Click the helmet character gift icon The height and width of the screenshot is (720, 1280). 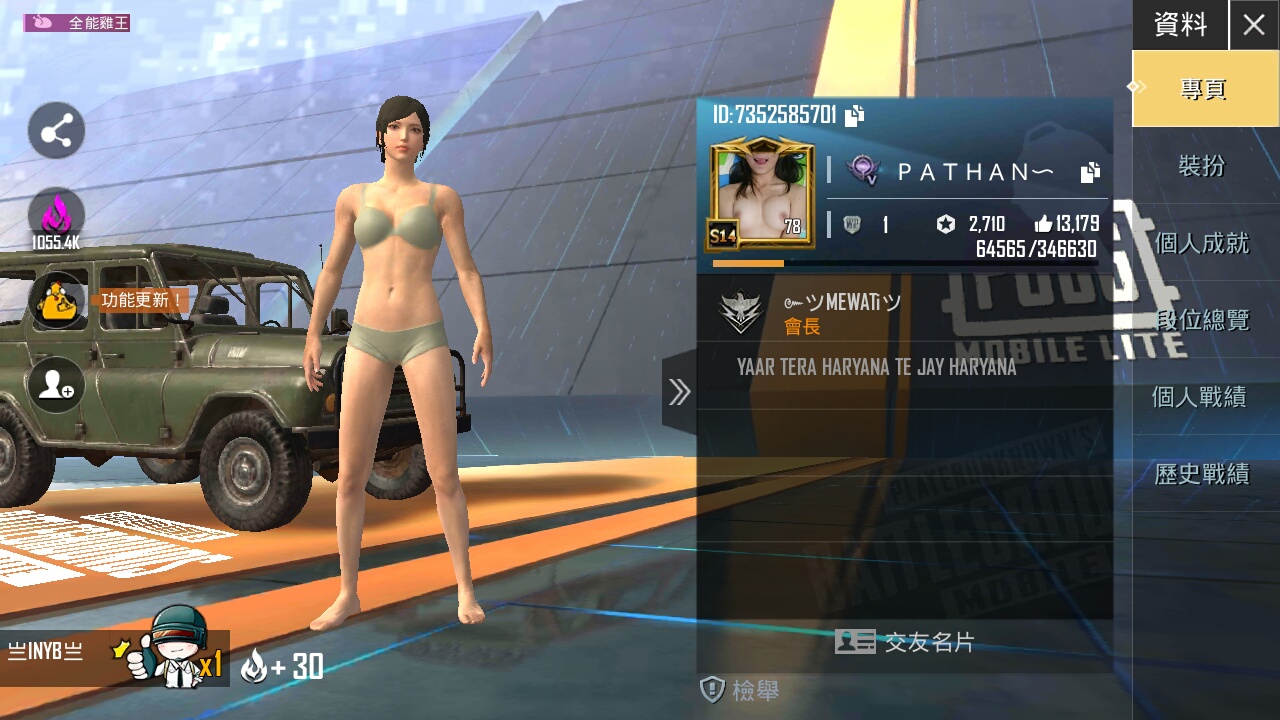(x=178, y=650)
